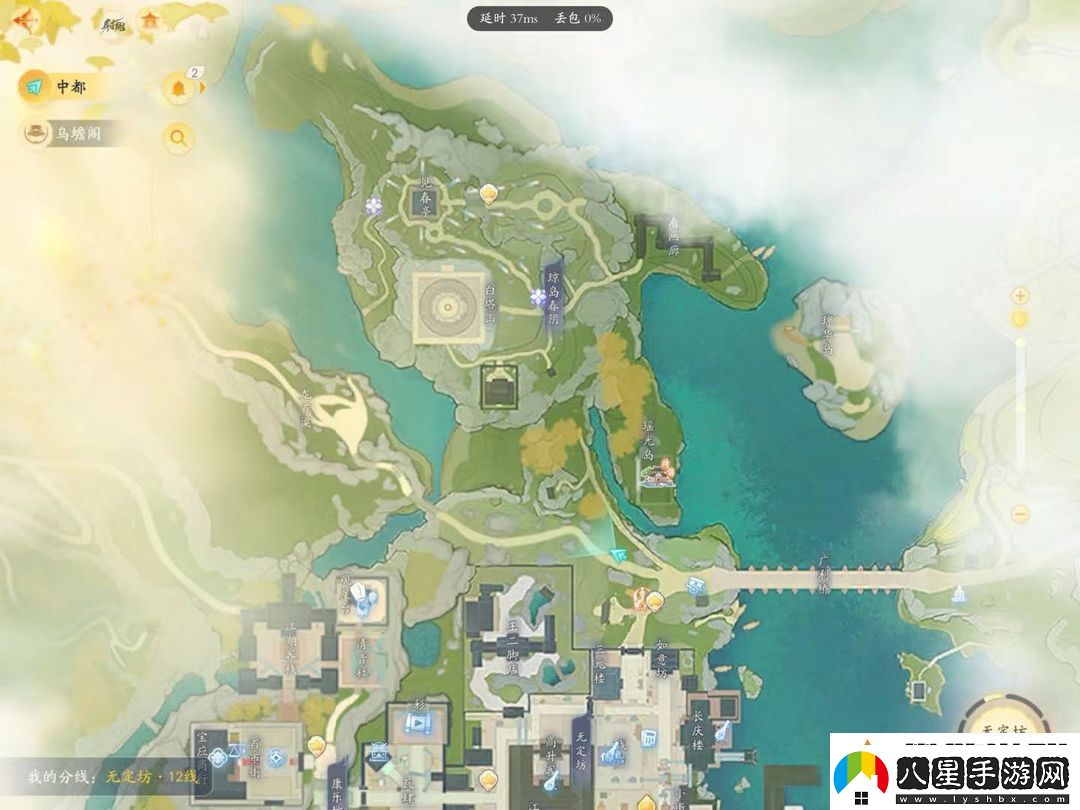This screenshot has height=810, width=1080.
Task: Open the map search magnifier
Action: [179, 138]
